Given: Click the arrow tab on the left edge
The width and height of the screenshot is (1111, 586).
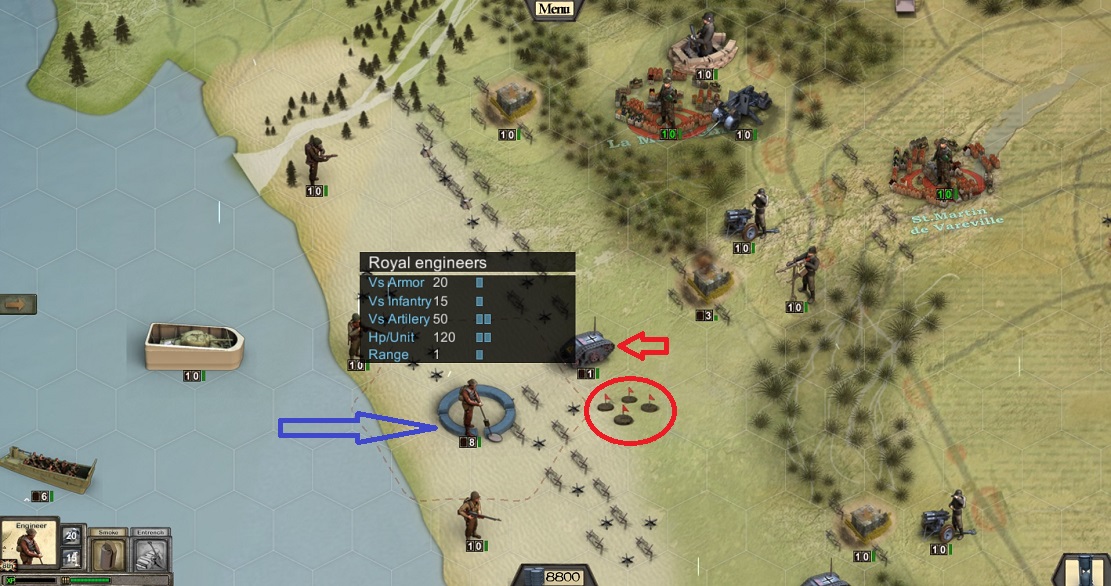Looking at the screenshot, I should (x=18, y=303).
